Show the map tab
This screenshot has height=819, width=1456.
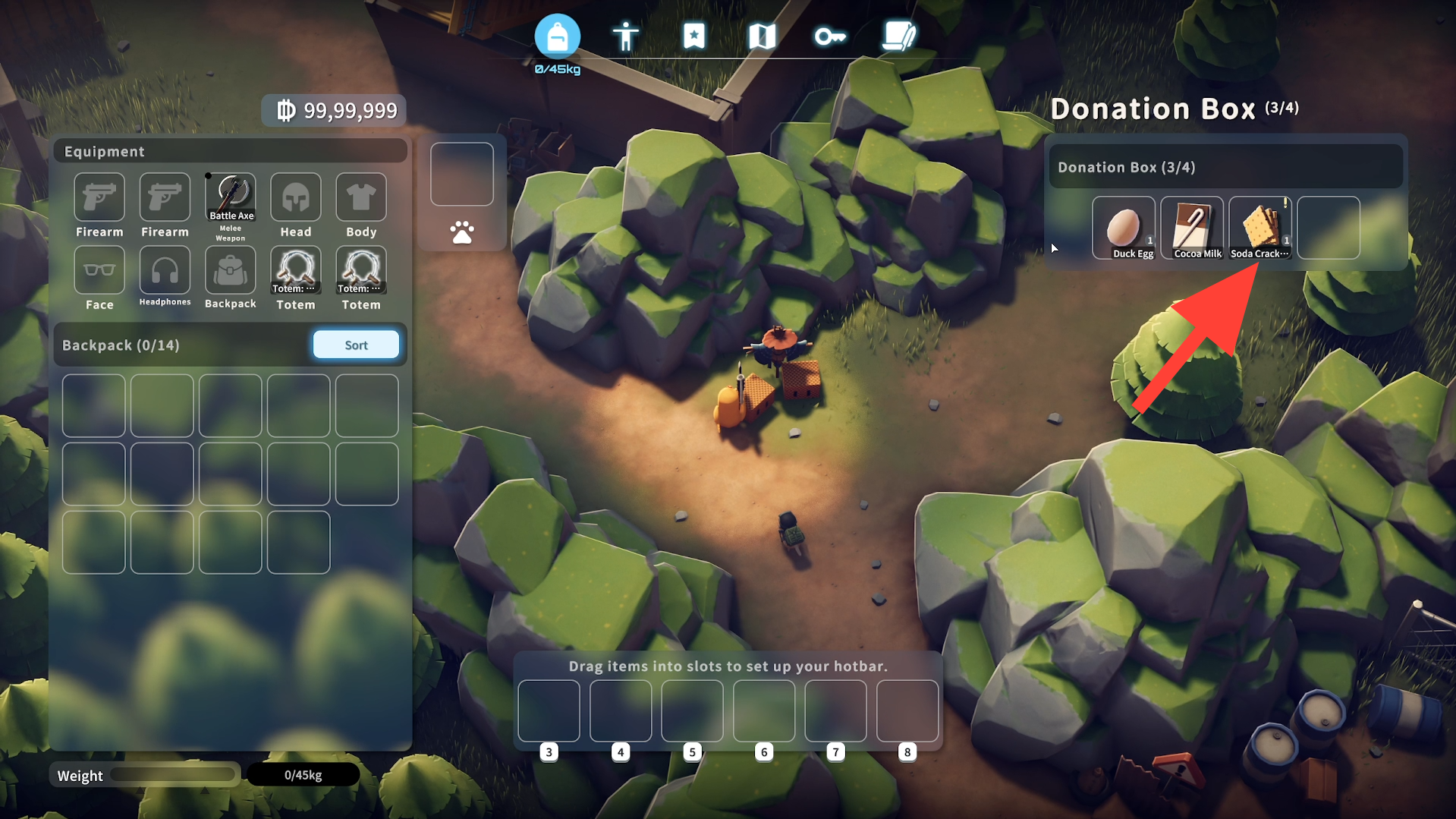[762, 36]
